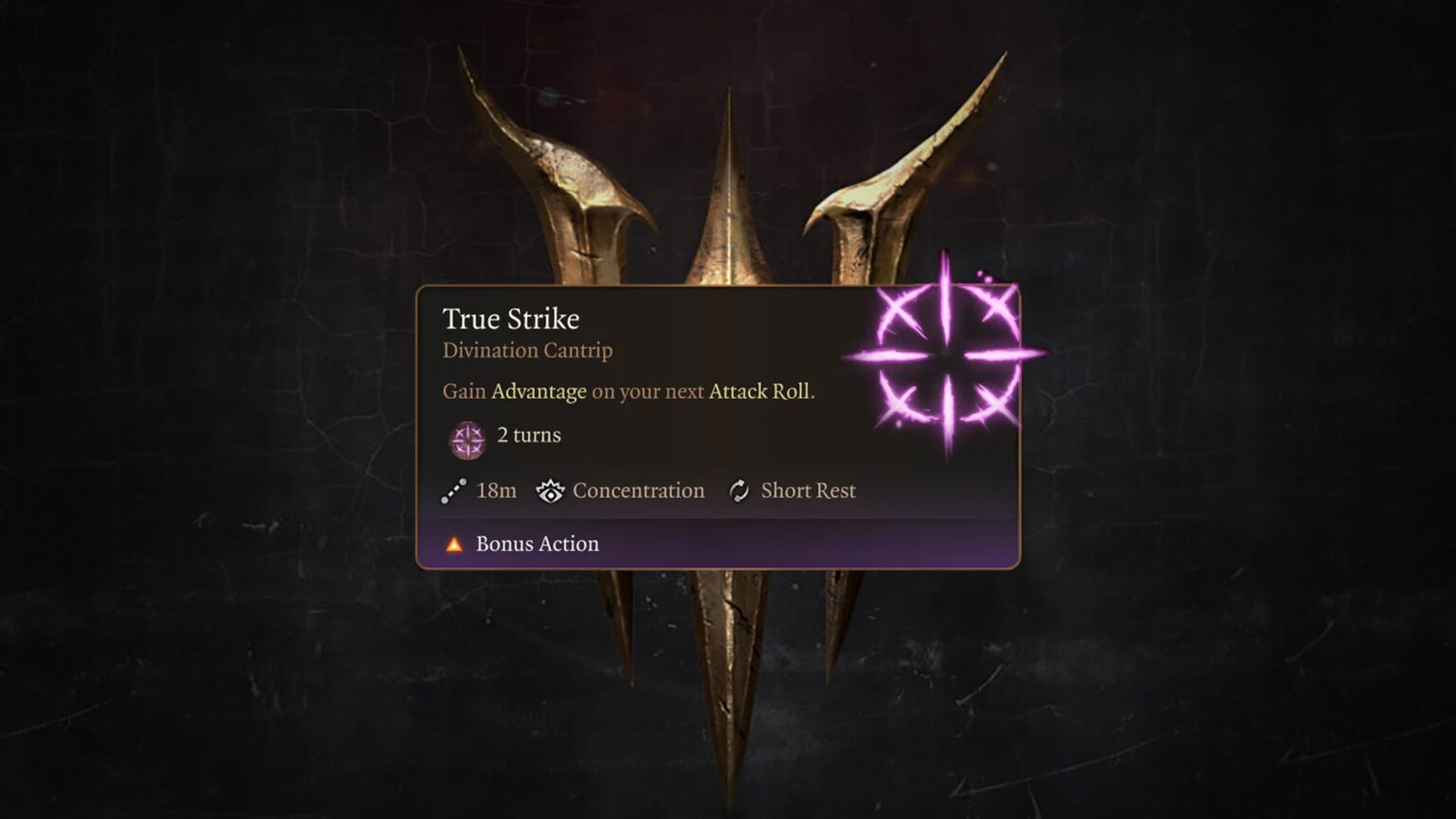
Task: Click the orange Bonus Action triangle icon
Action: tap(452, 544)
